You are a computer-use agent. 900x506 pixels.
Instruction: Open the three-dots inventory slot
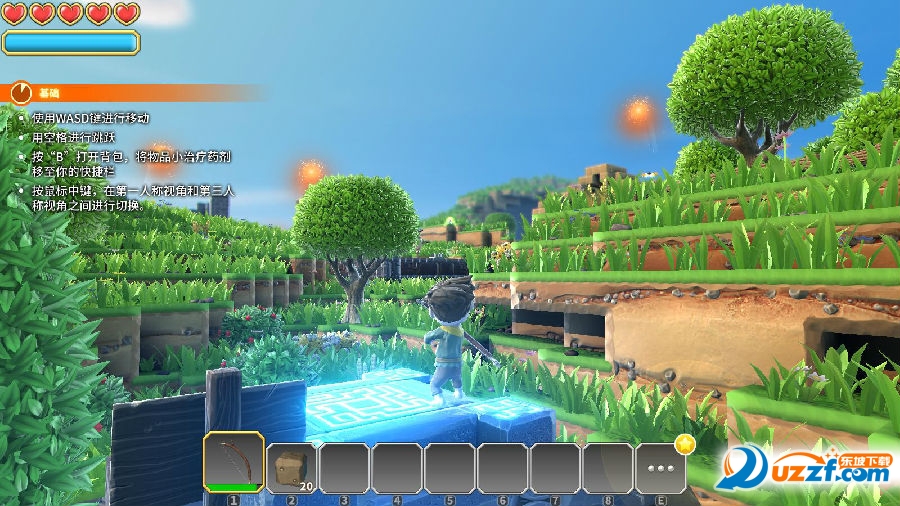pyautogui.click(x=660, y=468)
